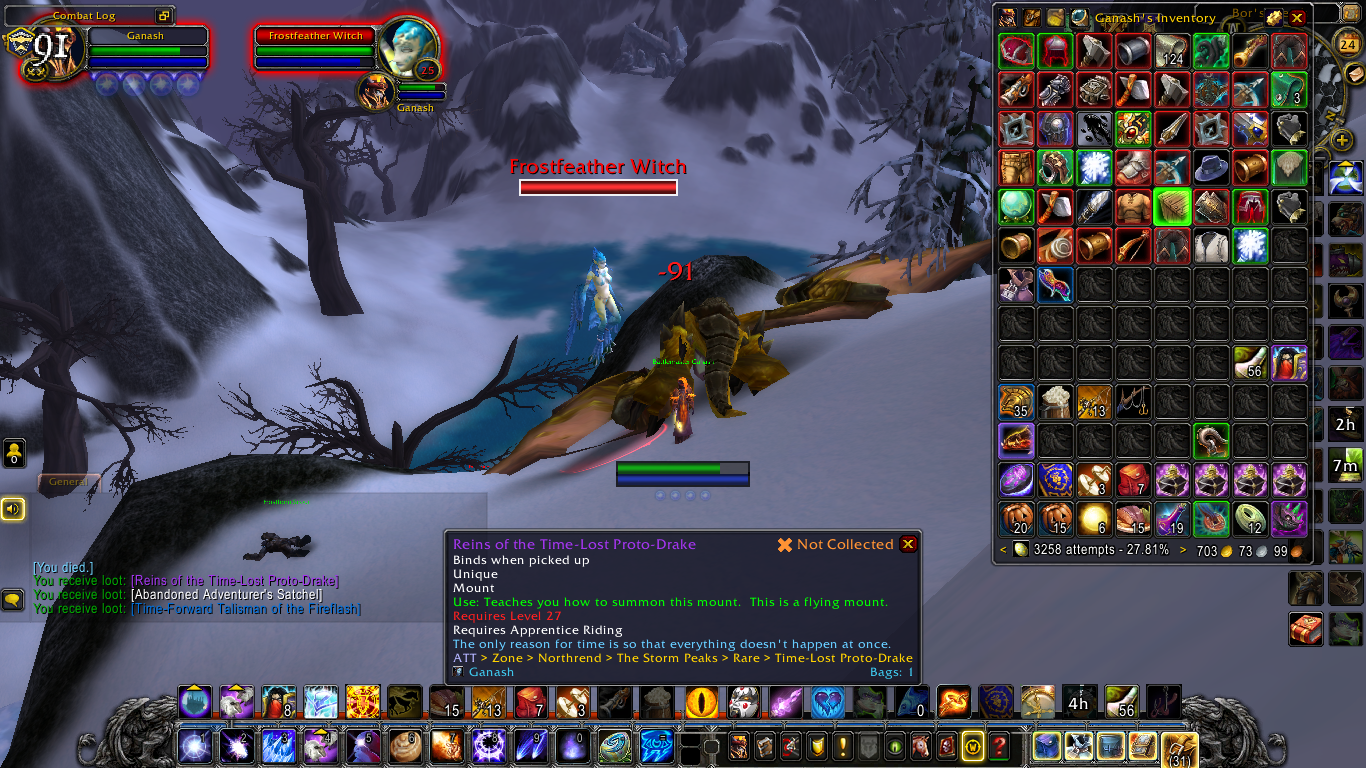Click the green orb item in inventory
The width and height of the screenshot is (1366, 768).
pyautogui.click(x=1016, y=206)
